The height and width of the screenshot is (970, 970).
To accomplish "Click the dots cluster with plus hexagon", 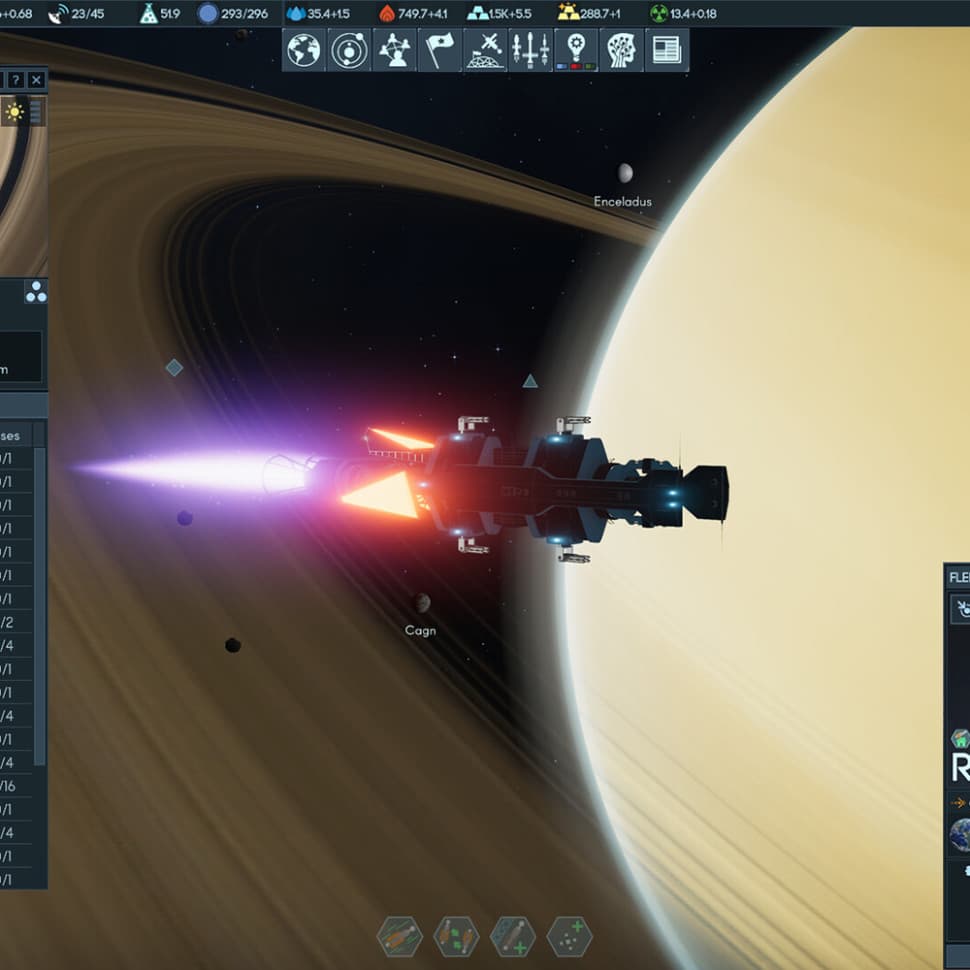I will point(570,937).
